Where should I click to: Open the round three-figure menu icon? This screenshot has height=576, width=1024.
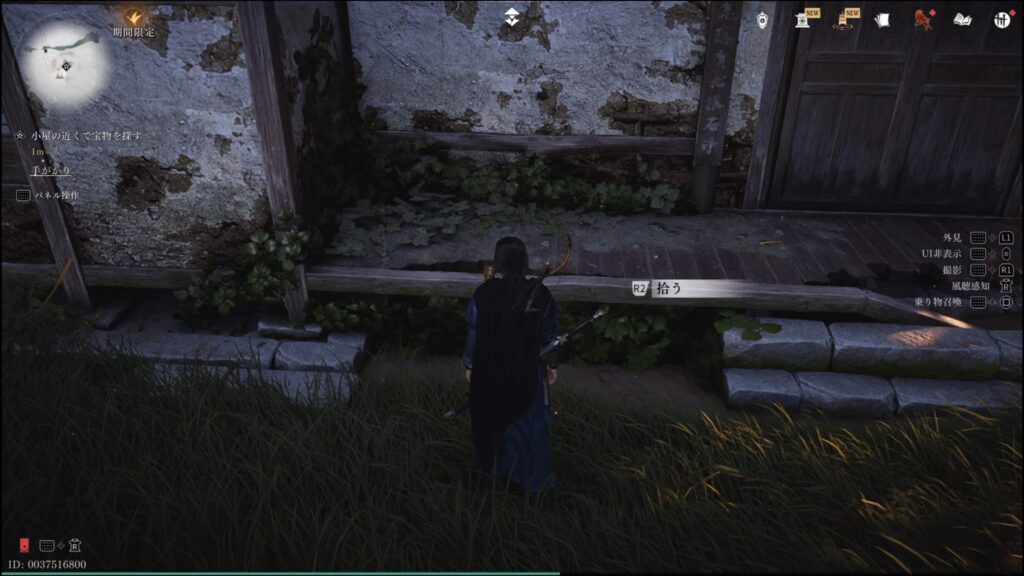click(1001, 19)
